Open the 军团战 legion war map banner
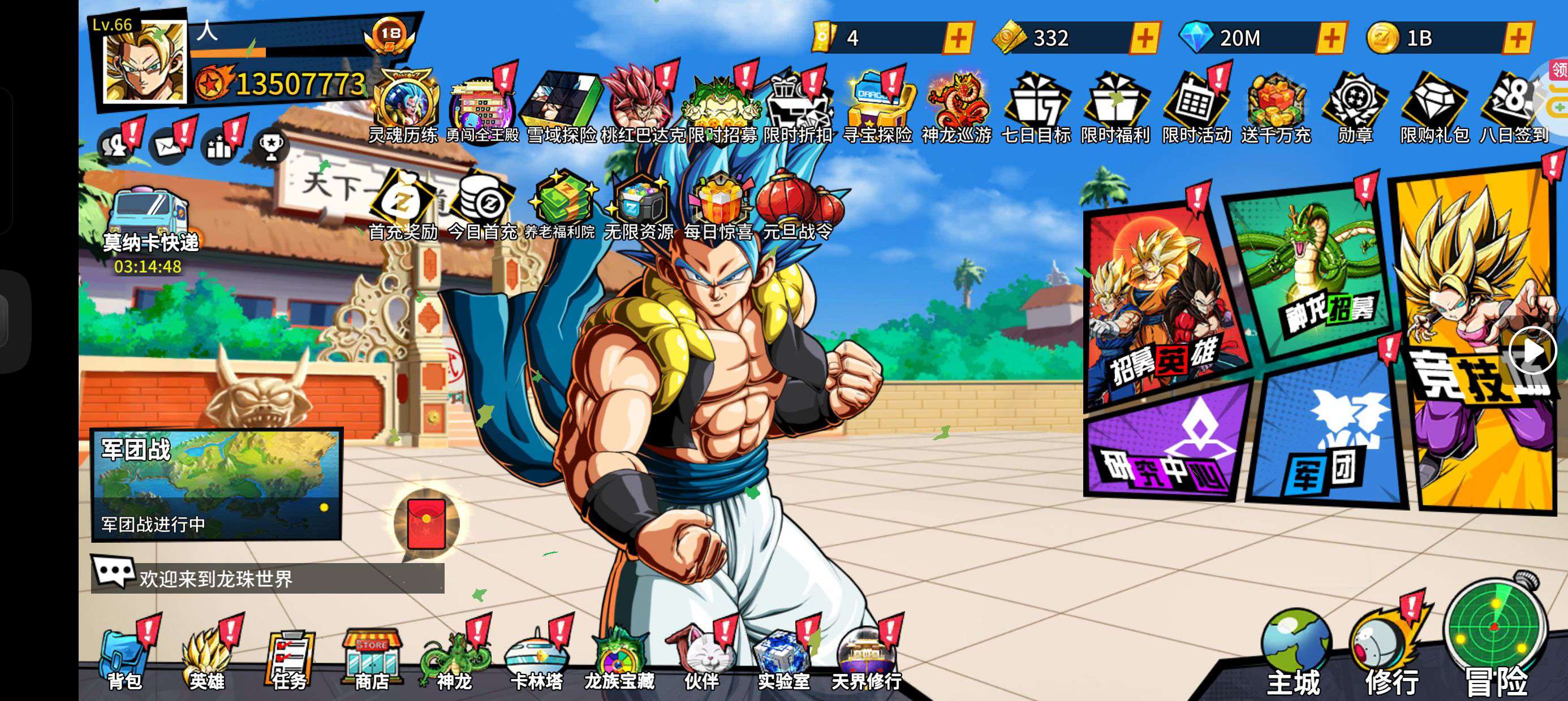This screenshot has height=701, width=1568. pyautogui.click(x=216, y=484)
